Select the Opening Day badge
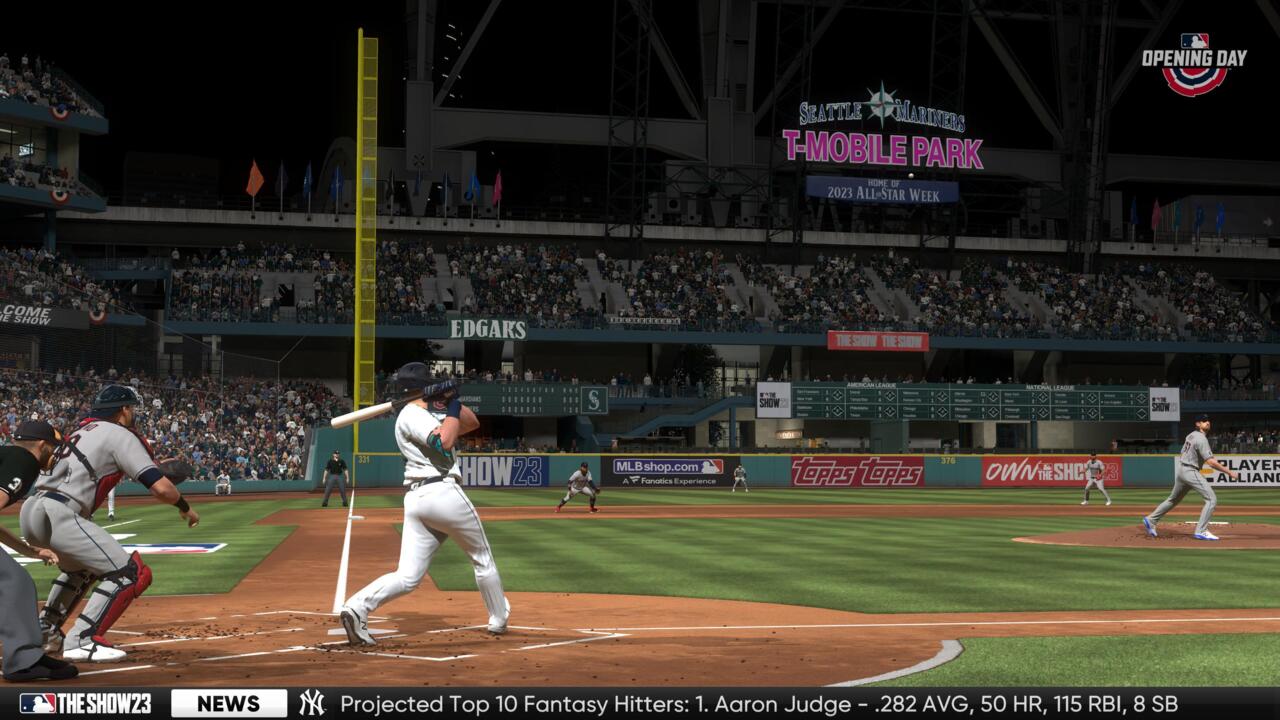Viewport: 1280px width, 720px height. [1194, 63]
